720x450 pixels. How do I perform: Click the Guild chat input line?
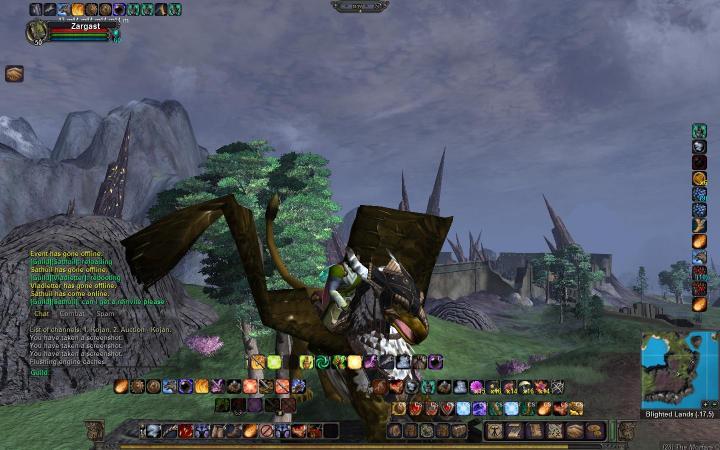(90, 372)
